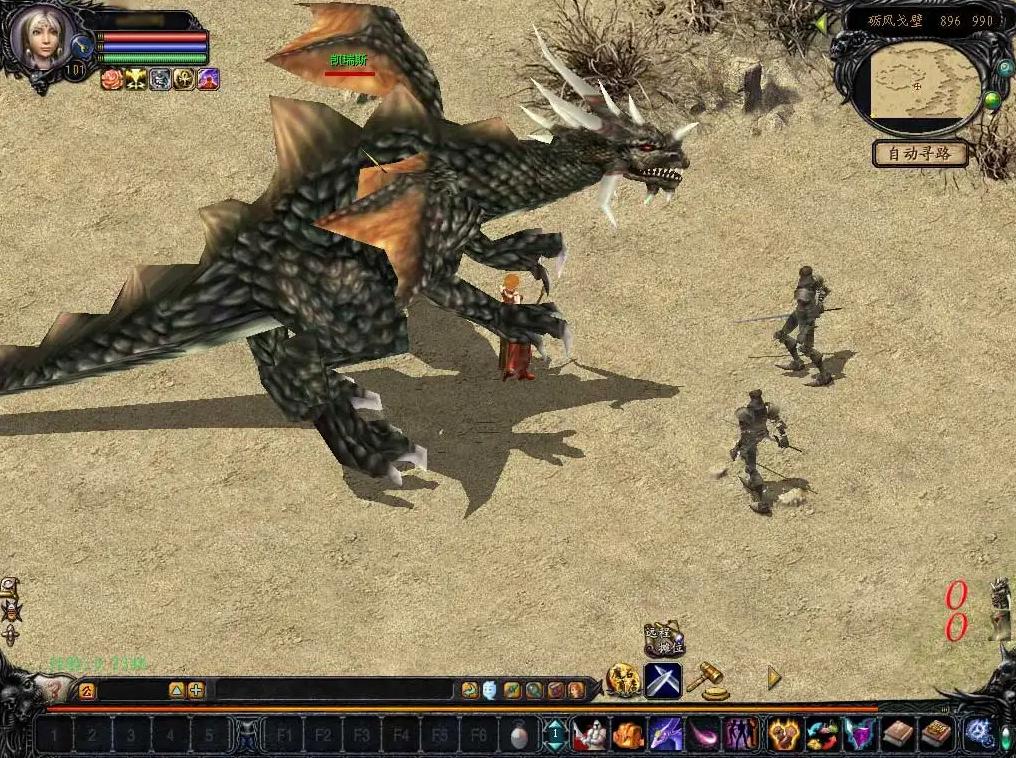Open the white-haired character menu icon
The image size is (1016, 758).
pos(590,735)
